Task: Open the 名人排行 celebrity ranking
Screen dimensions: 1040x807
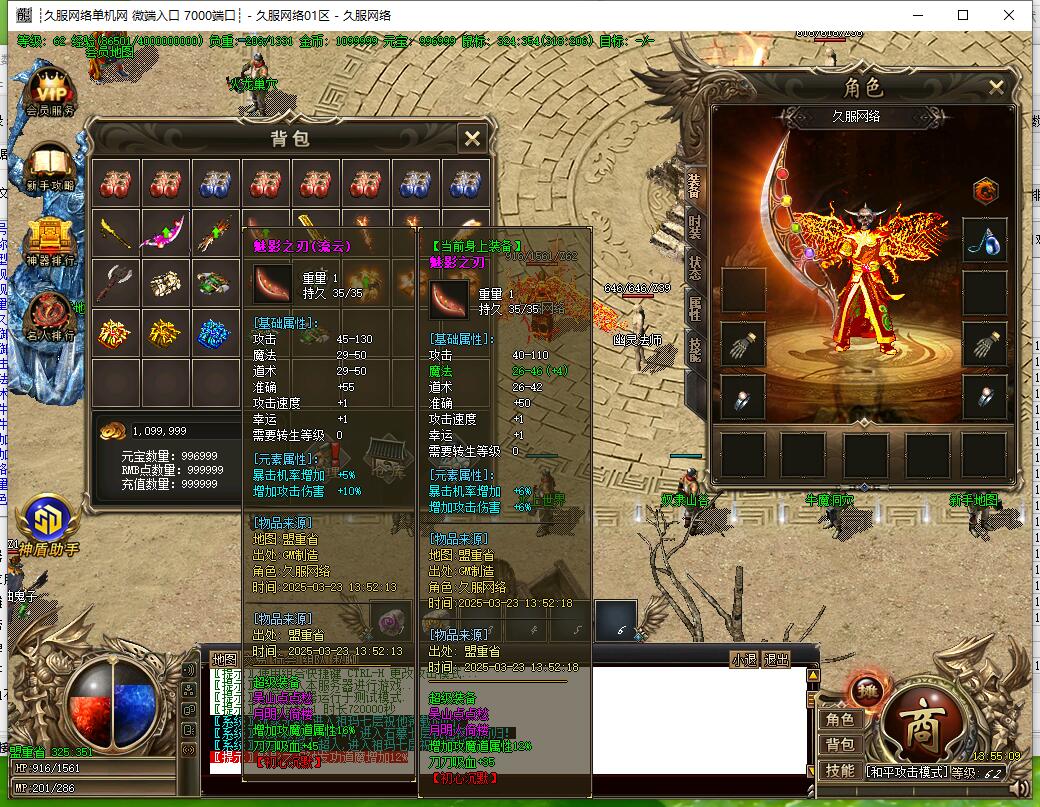Action: 50,317
